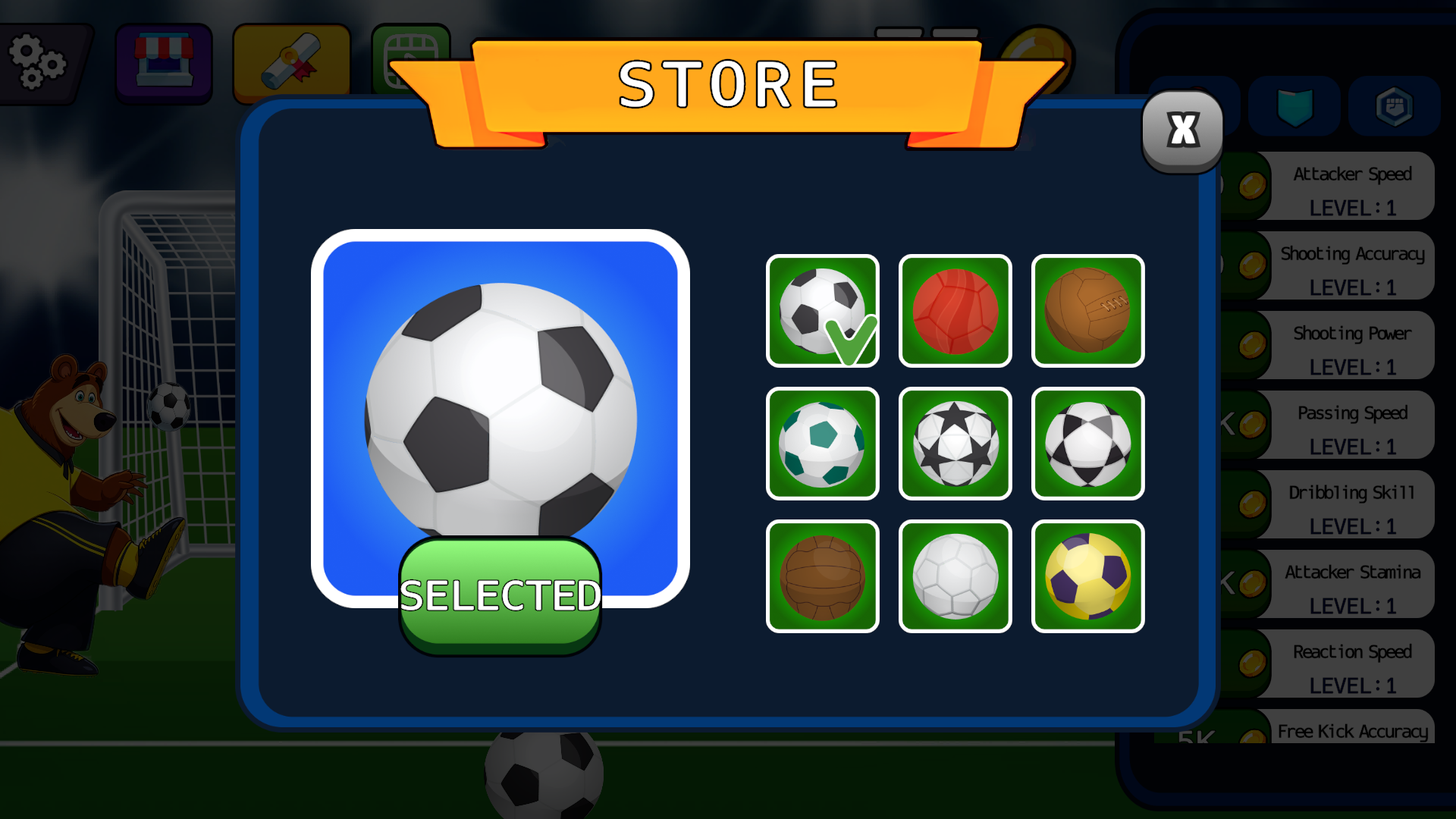Toggle the checkmark on the selected soccer ball

849,343
